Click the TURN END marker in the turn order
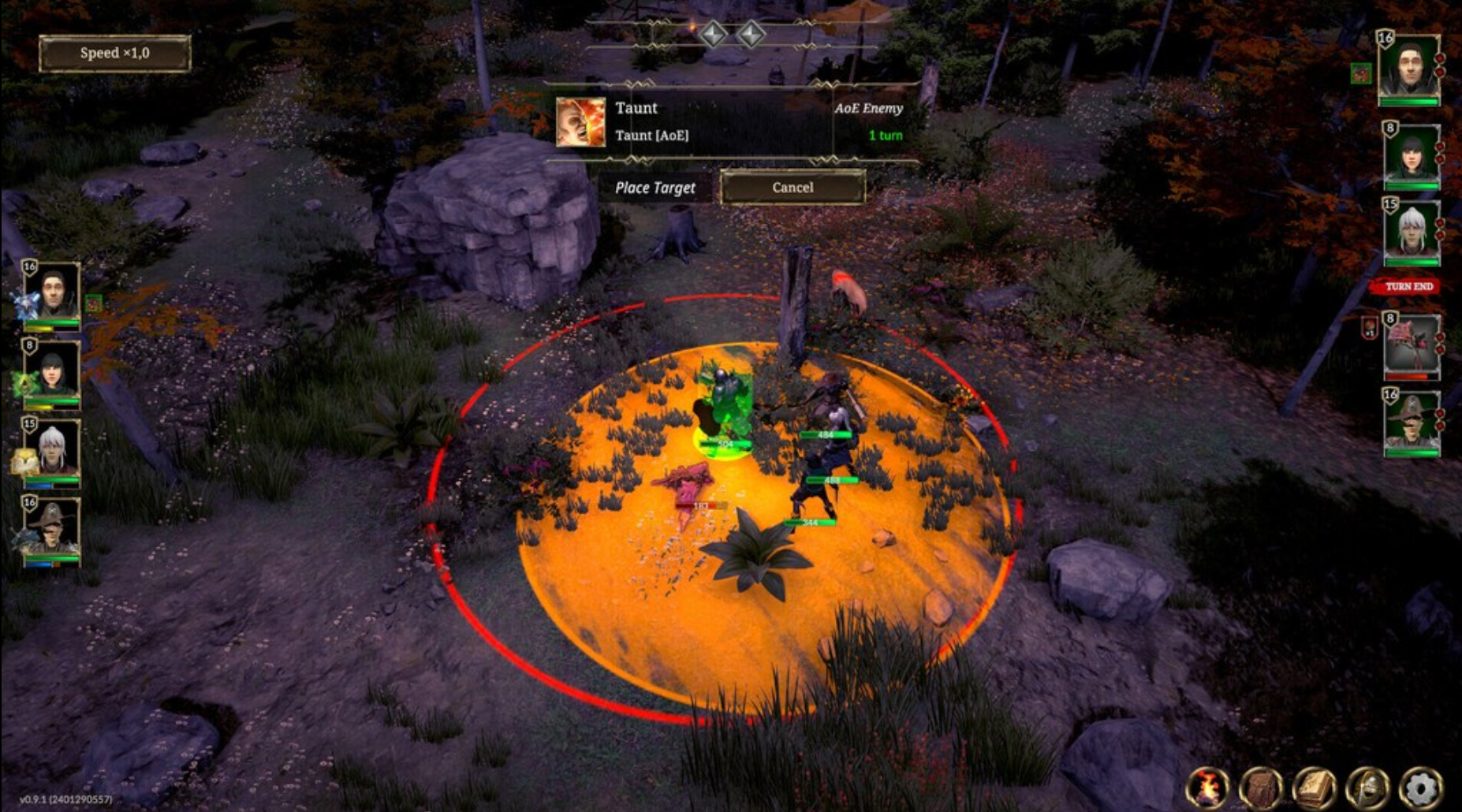This screenshot has width=1462, height=812. pos(1408,287)
